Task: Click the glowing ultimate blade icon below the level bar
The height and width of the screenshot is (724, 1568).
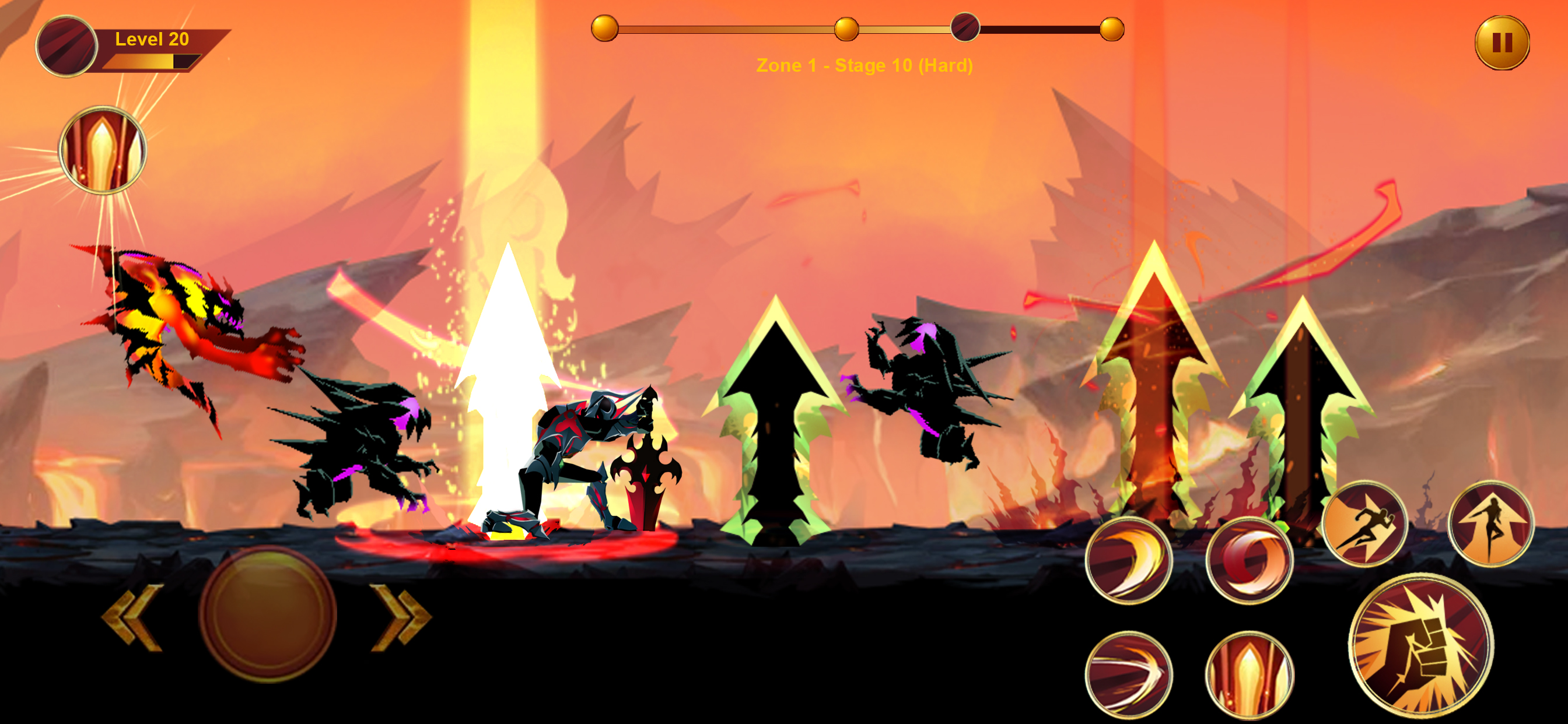Action: (x=102, y=150)
